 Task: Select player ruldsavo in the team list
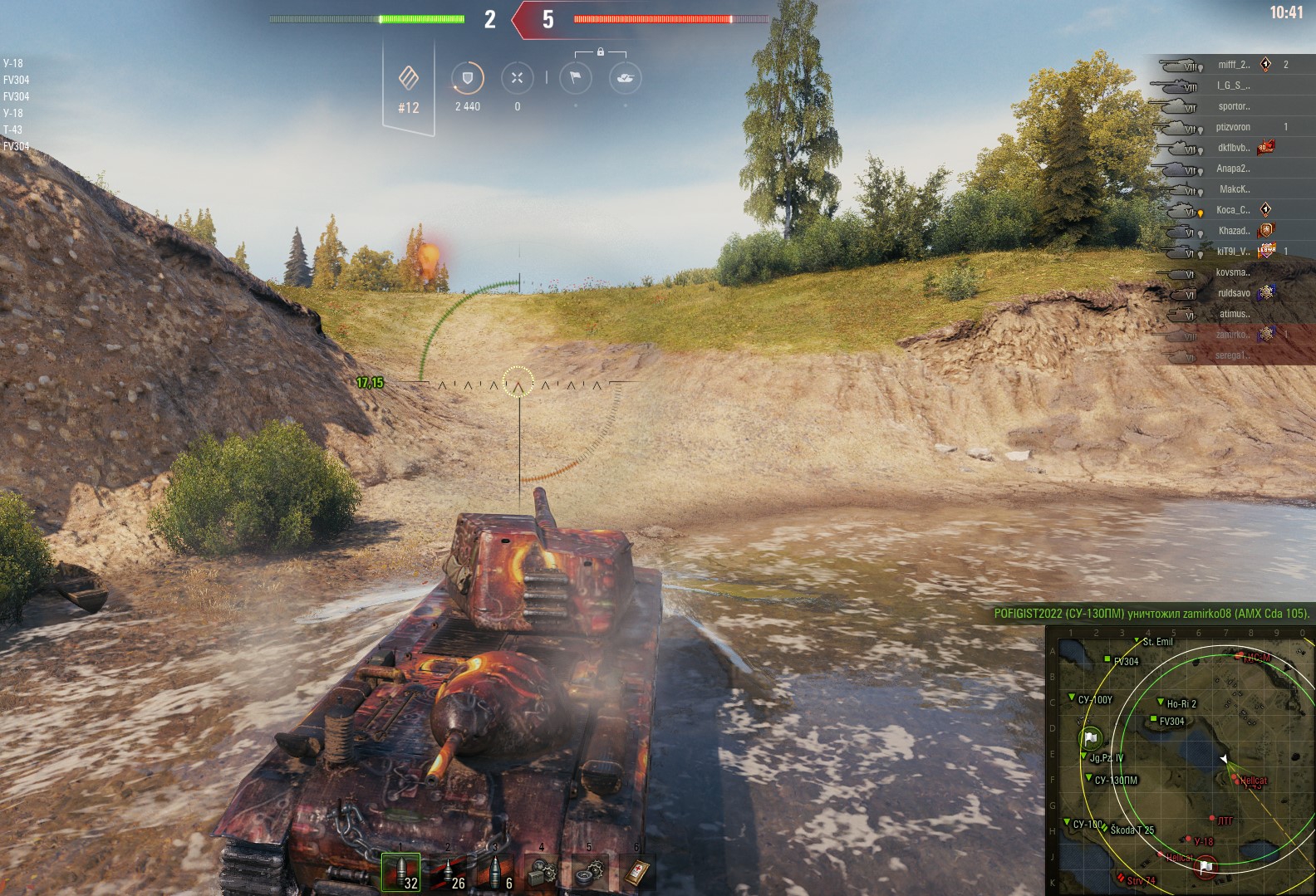(1233, 293)
